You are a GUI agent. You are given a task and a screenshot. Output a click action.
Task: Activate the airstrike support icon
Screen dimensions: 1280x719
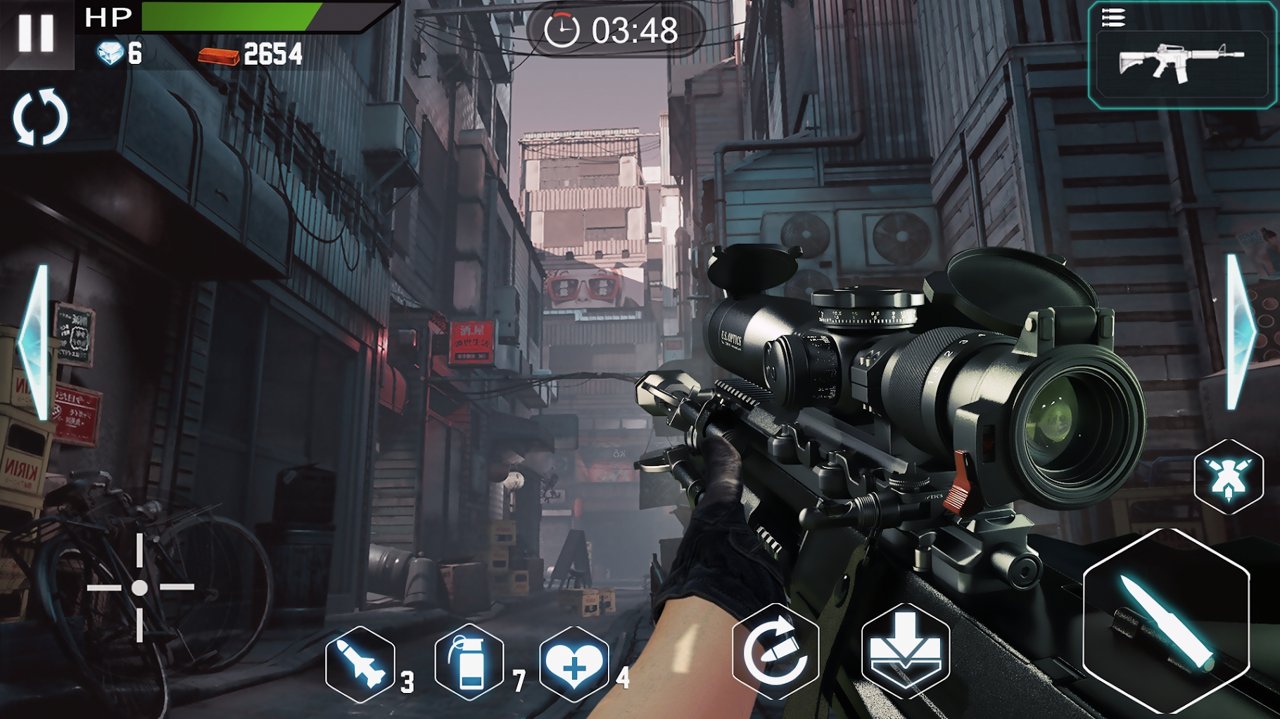(x=1228, y=477)
